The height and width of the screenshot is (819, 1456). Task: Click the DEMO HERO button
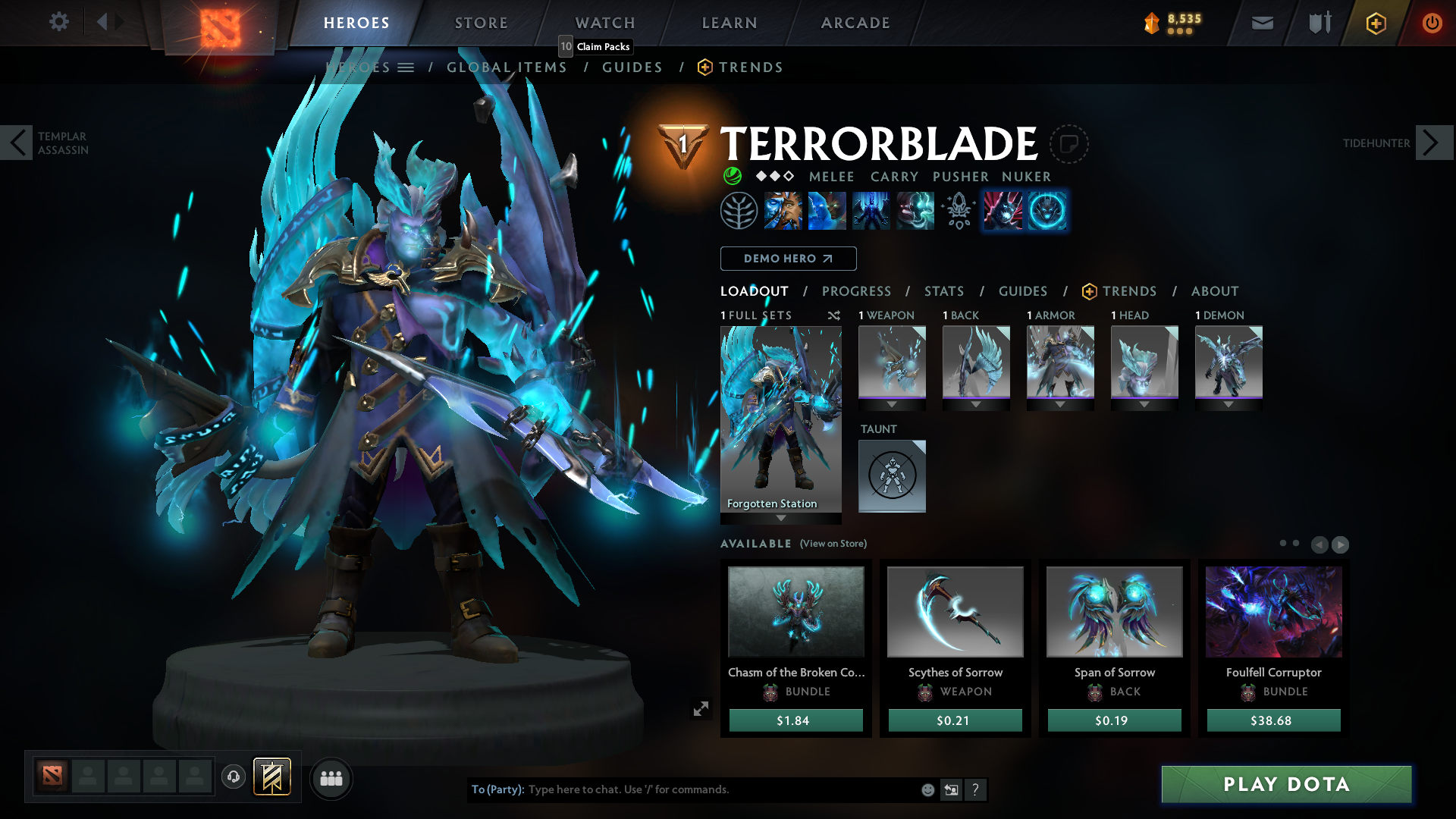(x=788, y=259)
